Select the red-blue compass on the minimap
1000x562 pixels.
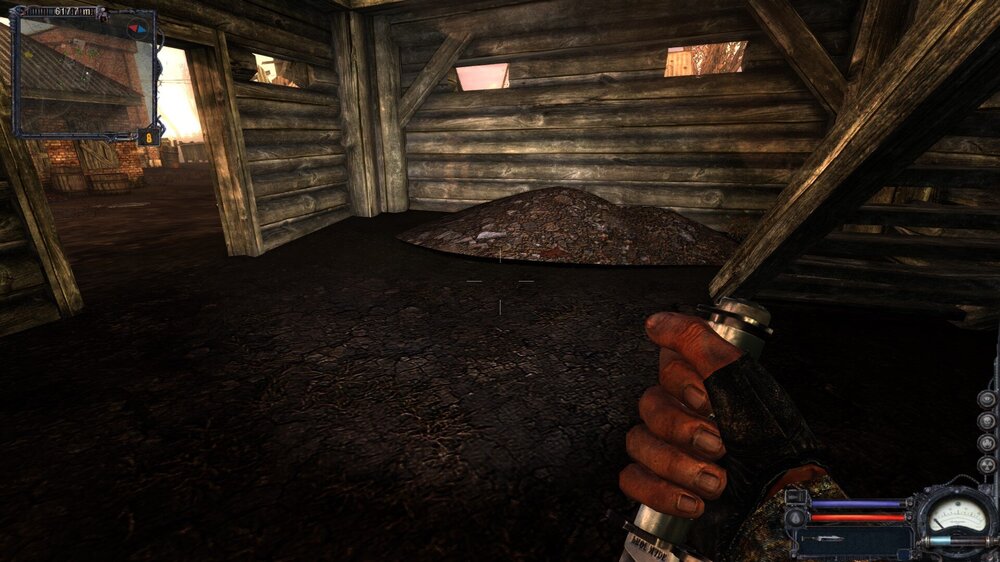[138, 28]
